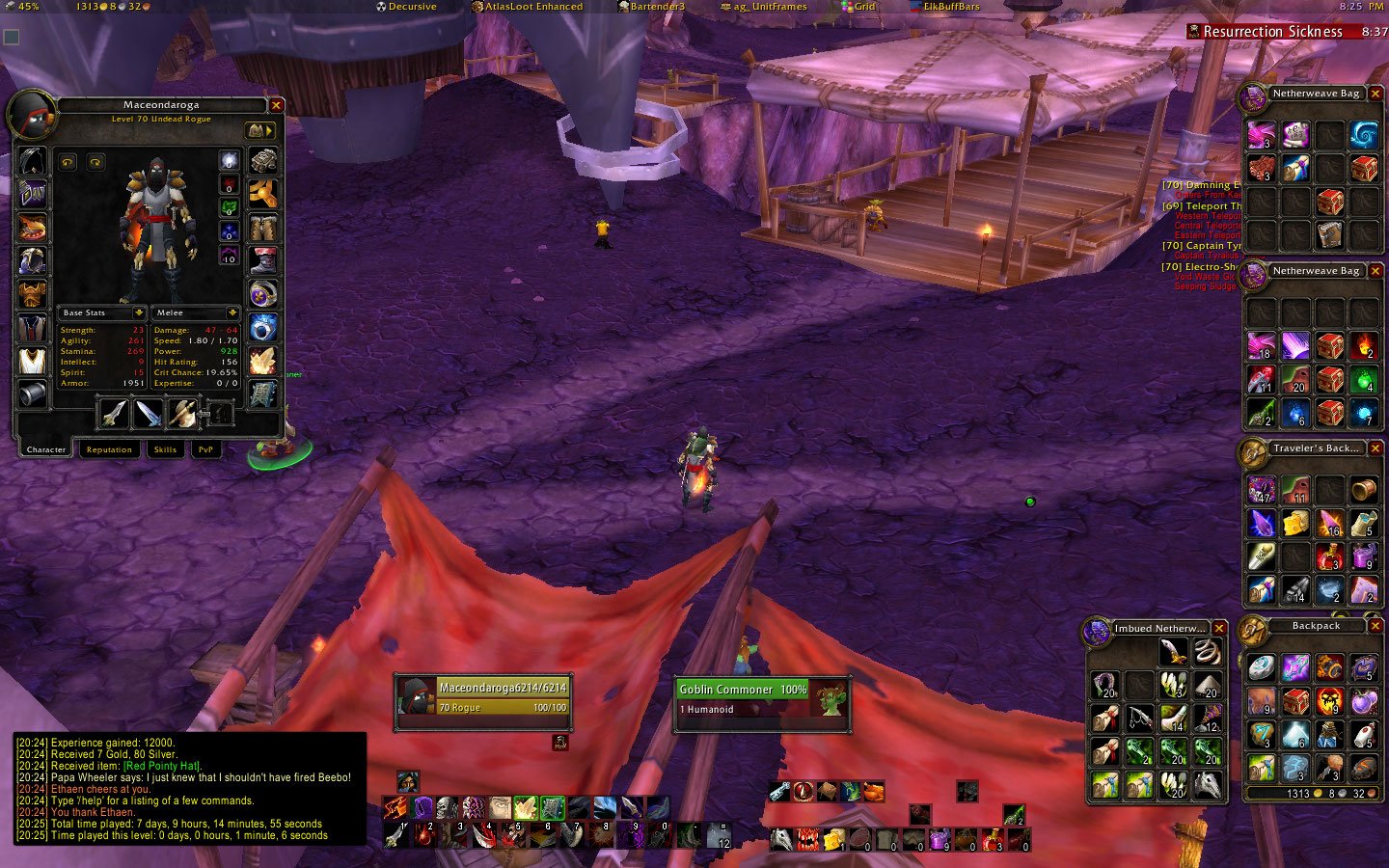
Task: Switch to the Reputation tab
Action: click(x=109, y=449)
